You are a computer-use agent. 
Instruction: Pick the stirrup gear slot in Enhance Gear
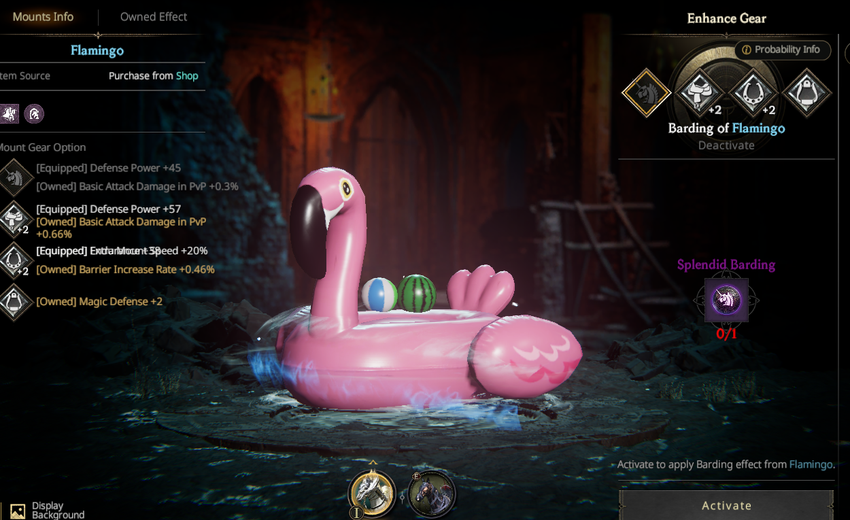coord(805,93)
